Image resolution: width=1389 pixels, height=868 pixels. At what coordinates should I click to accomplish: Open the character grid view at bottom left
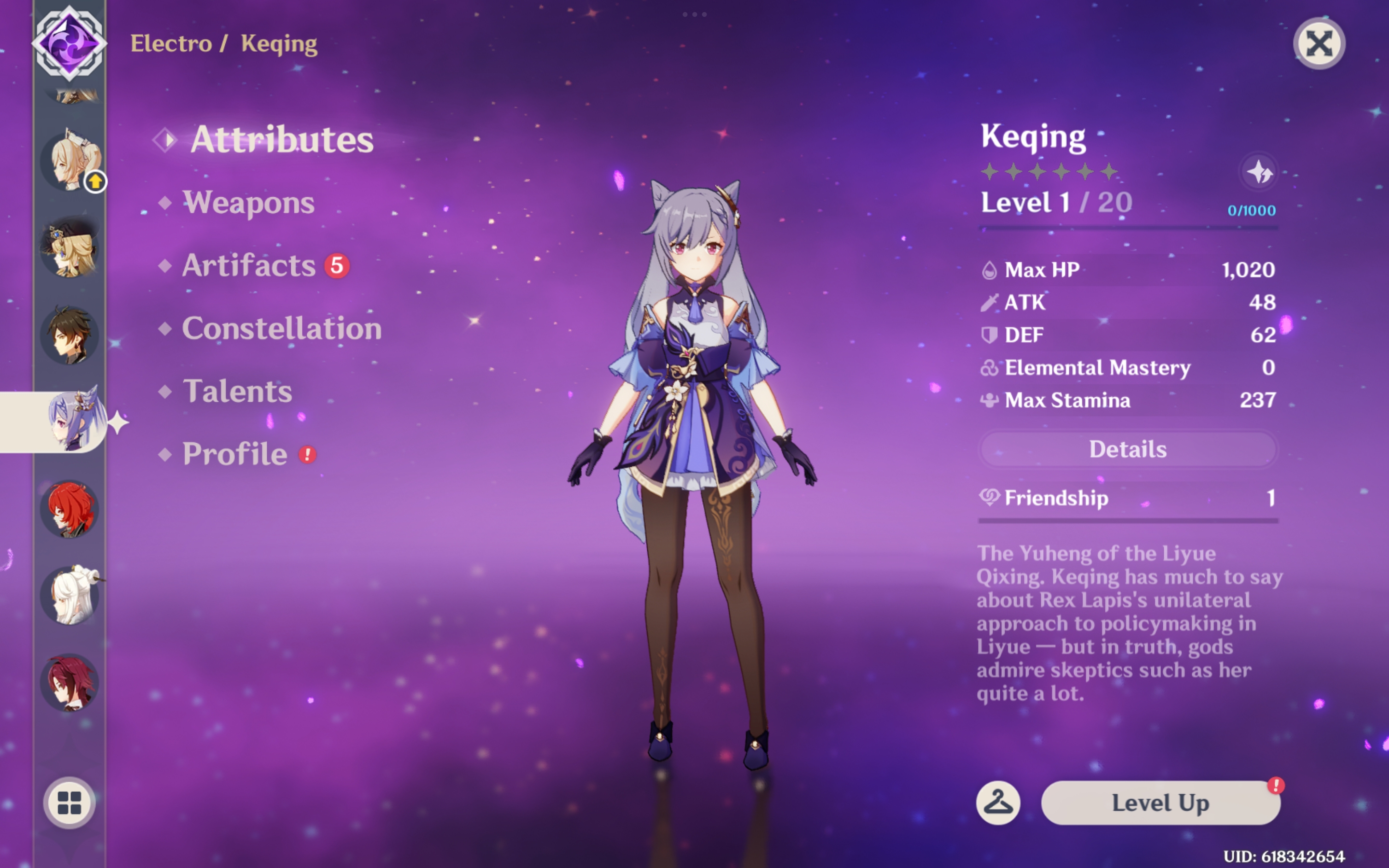[70, 804]
